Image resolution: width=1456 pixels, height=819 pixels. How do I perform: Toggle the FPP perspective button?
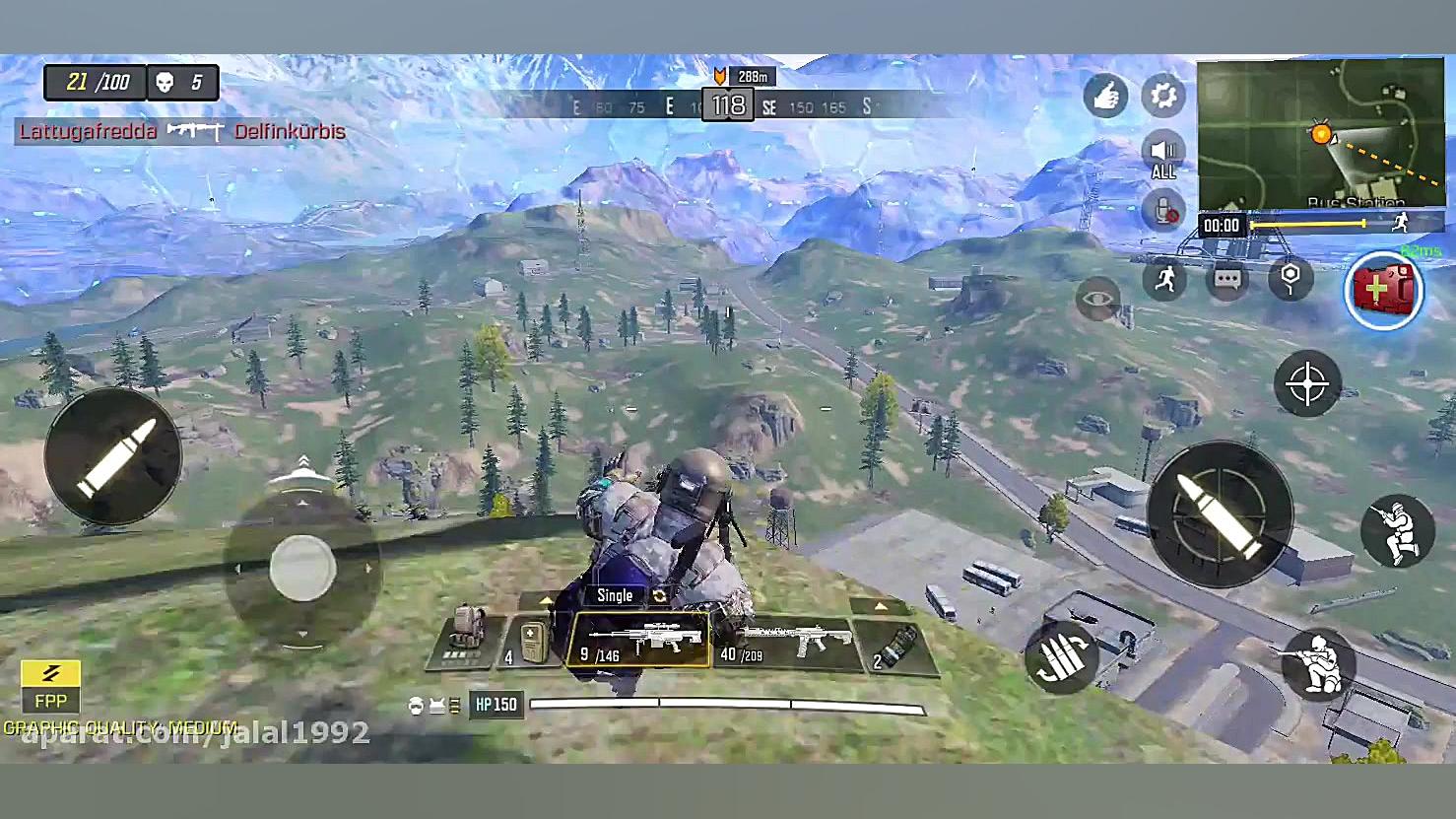50,686
